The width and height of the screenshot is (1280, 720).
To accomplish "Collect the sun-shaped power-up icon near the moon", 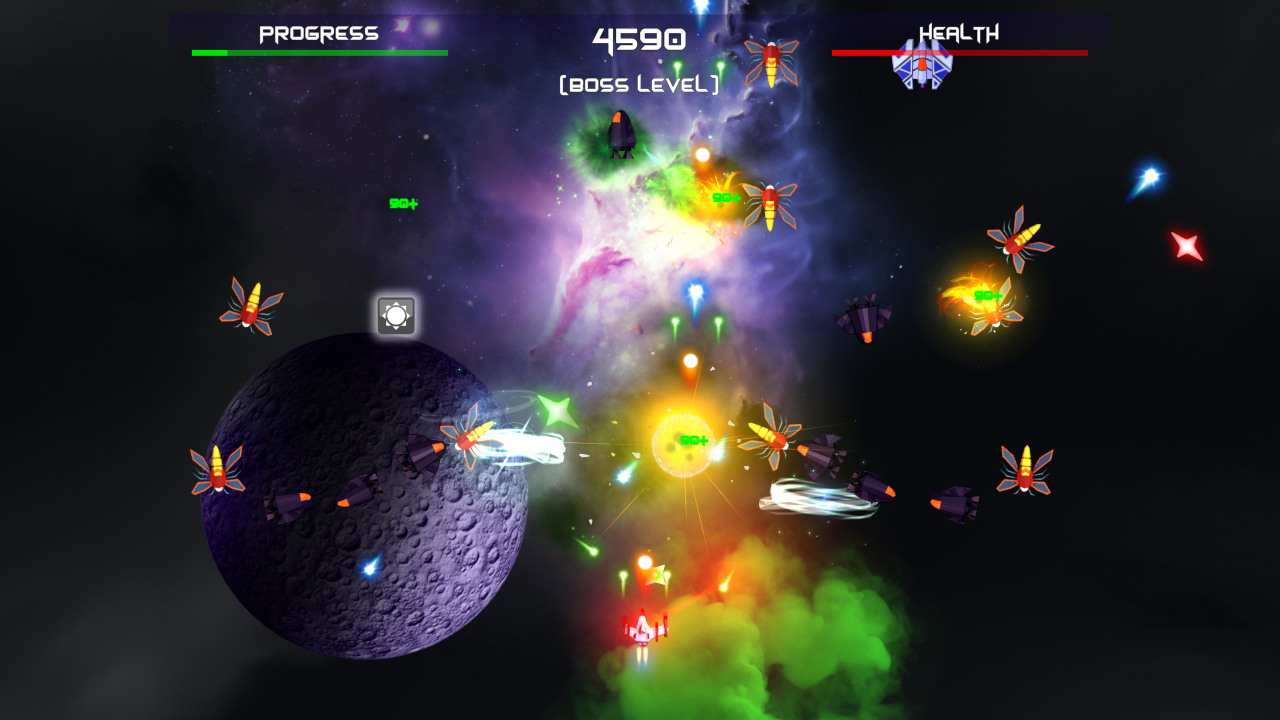I will tap(397, 315).
